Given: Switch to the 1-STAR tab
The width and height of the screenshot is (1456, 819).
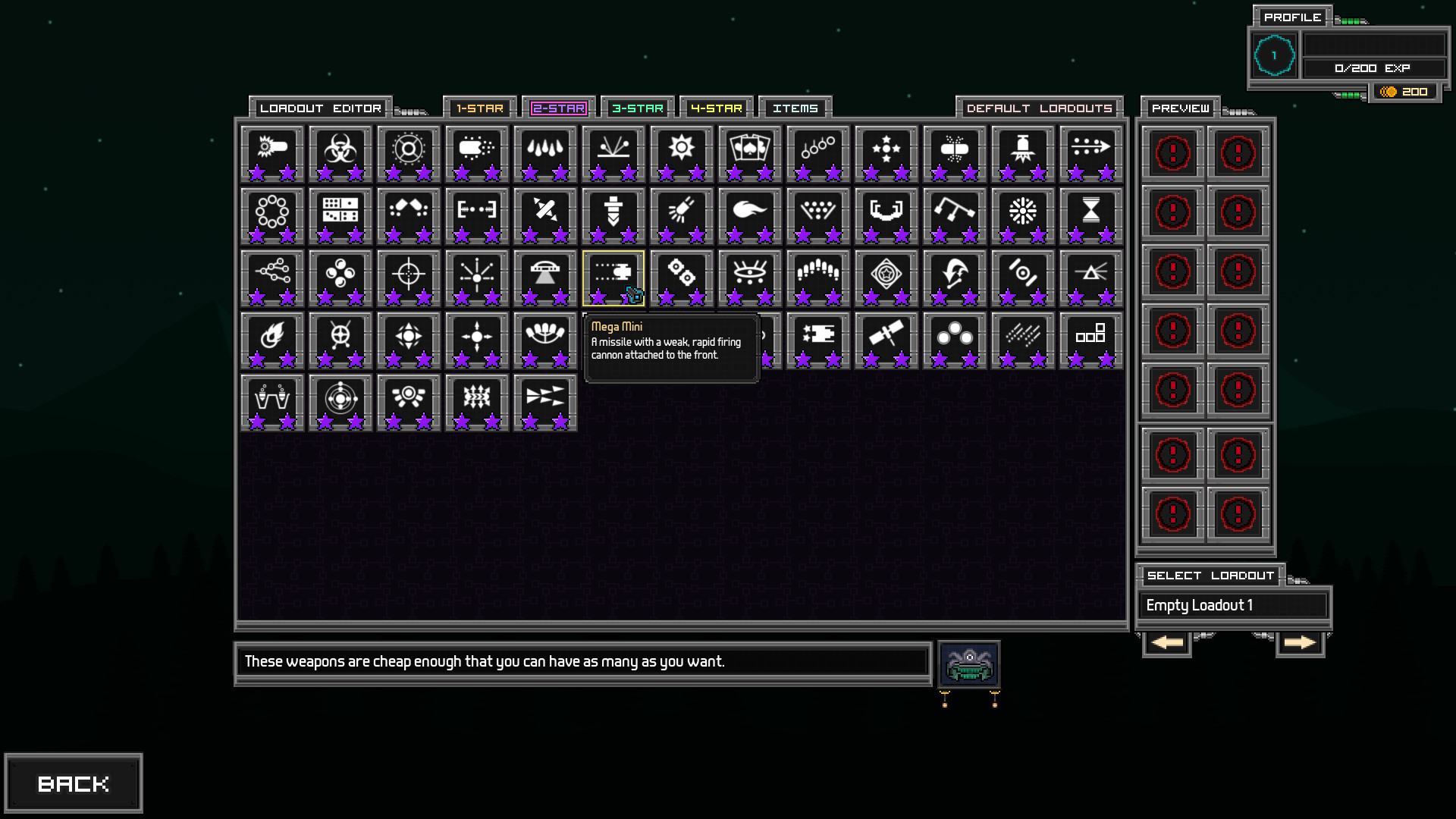Looking at the screenshot, I should [x=480, y=108].
